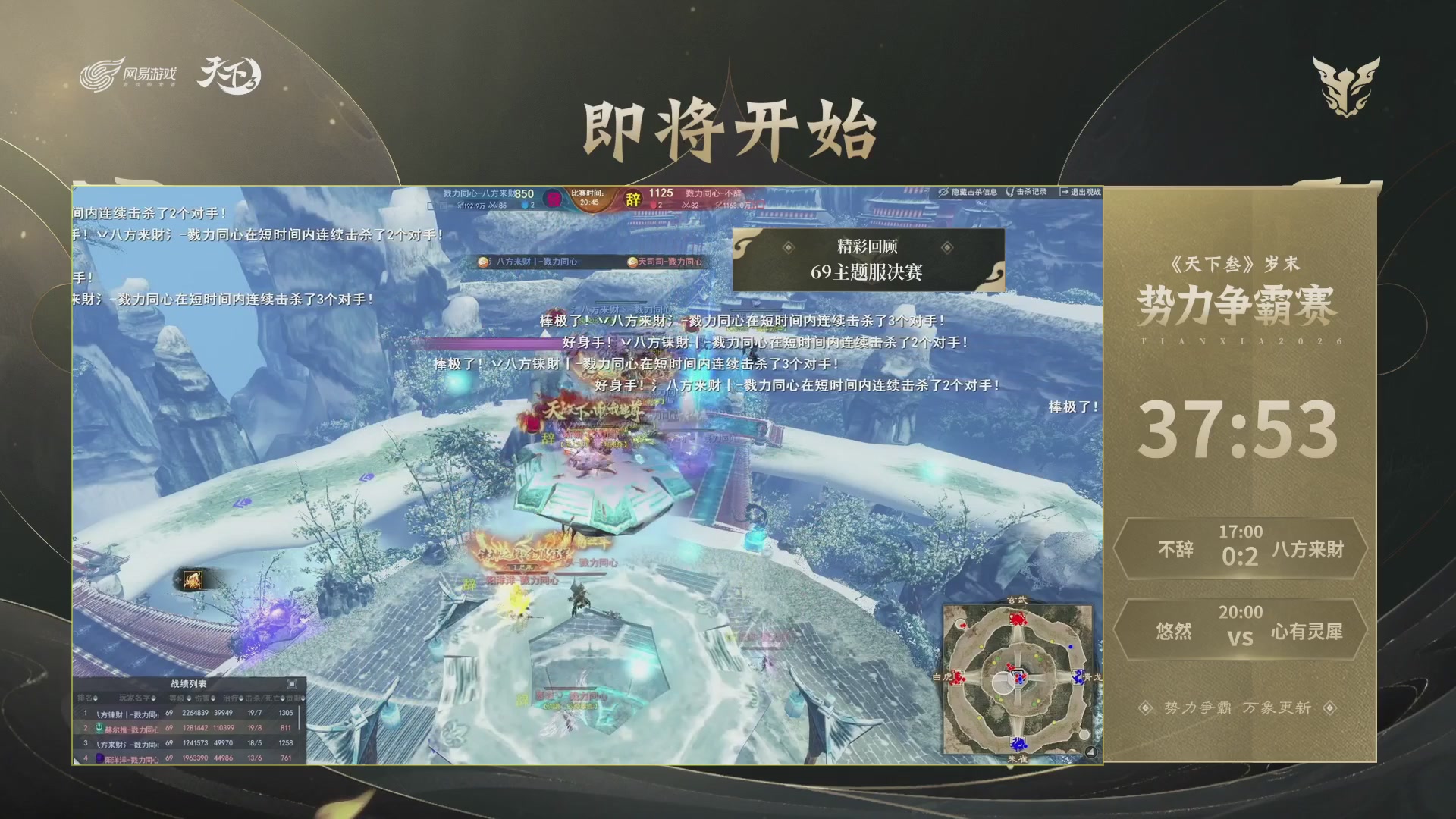
Task: Open the 击杀/死亡 column sort chevron
Action: (281, 698)
